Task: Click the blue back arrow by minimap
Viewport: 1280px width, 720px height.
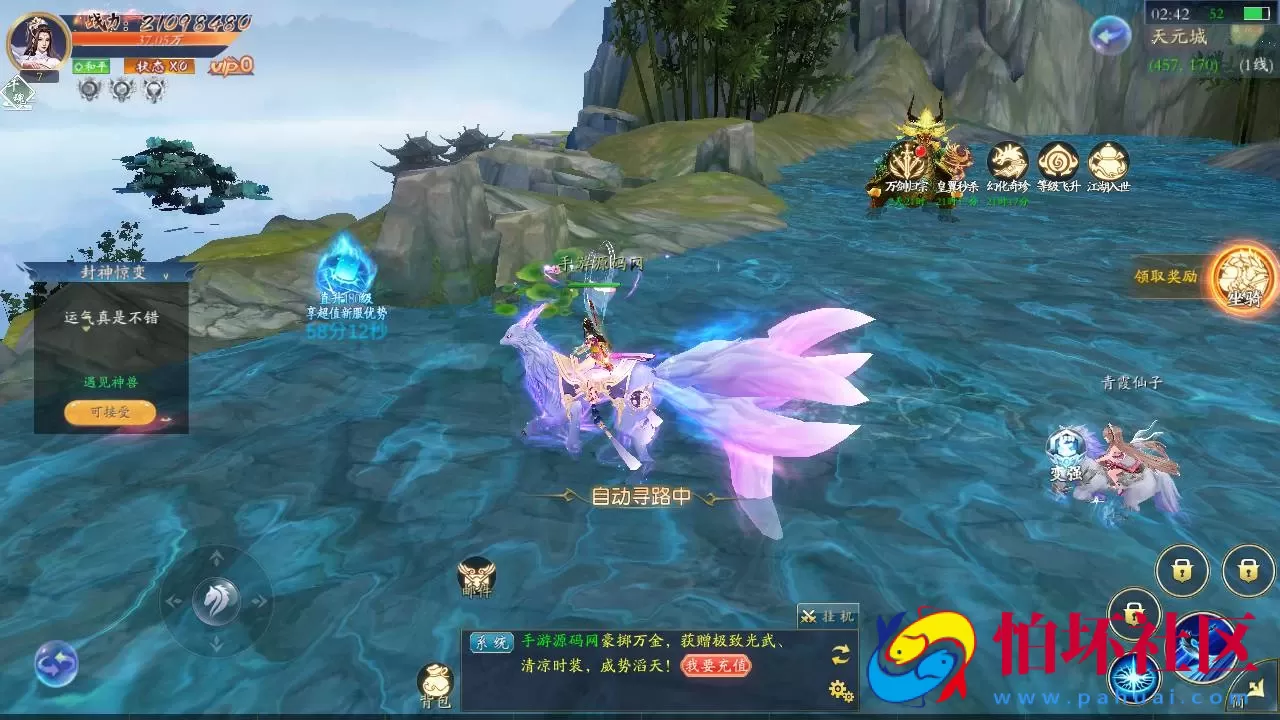Action: click(1109, 36)
